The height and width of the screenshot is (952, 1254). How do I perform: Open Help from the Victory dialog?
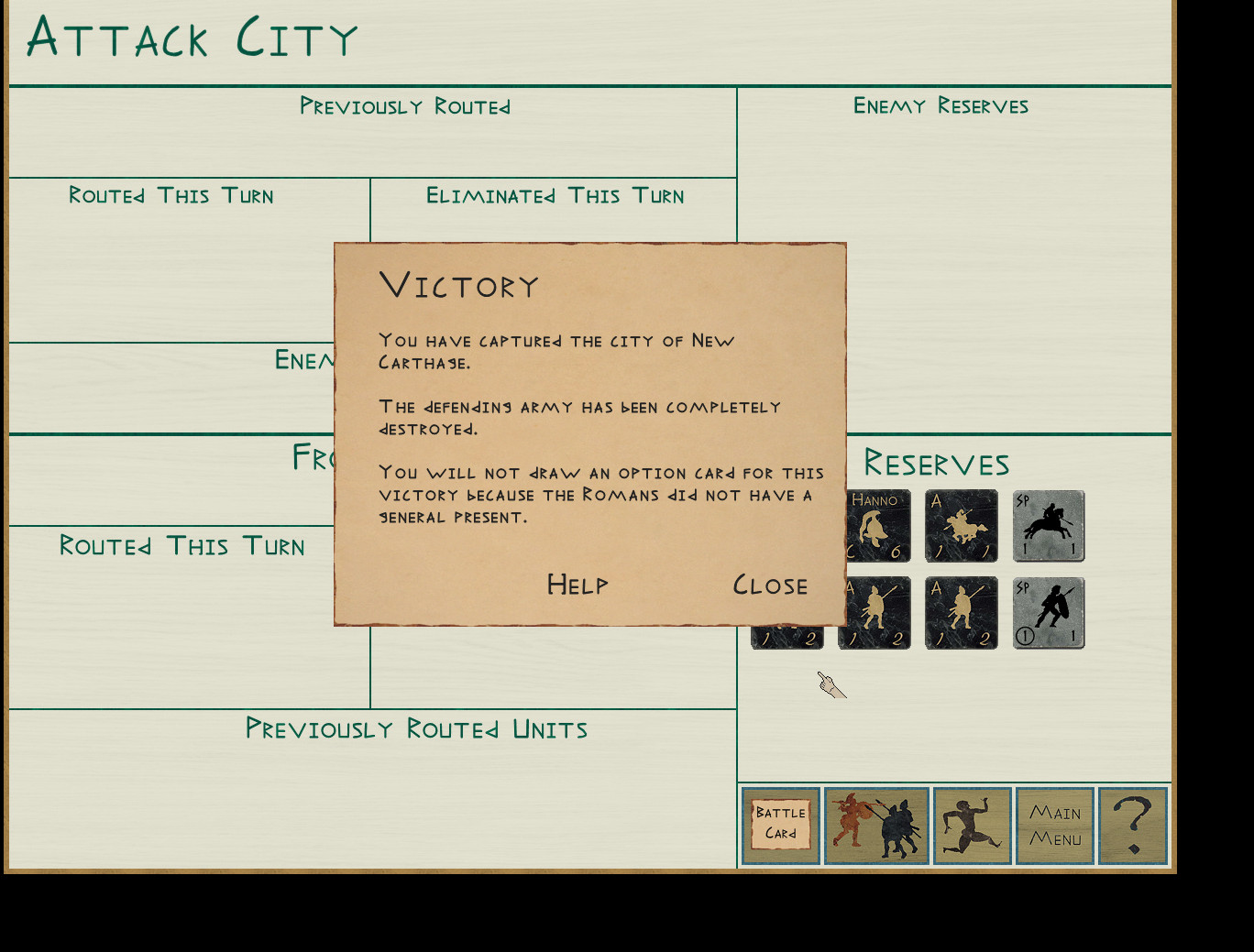point(577,585)
